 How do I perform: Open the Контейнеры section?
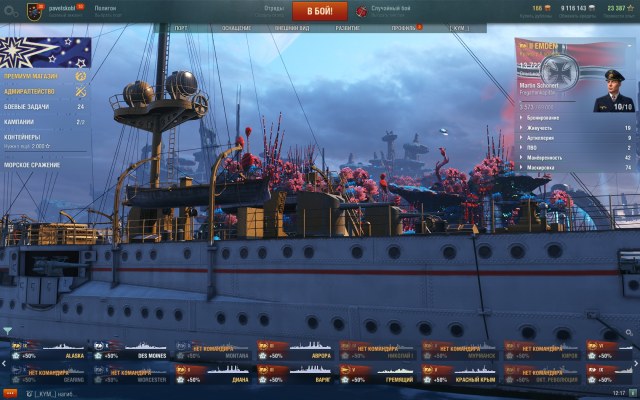click(25, 137)
